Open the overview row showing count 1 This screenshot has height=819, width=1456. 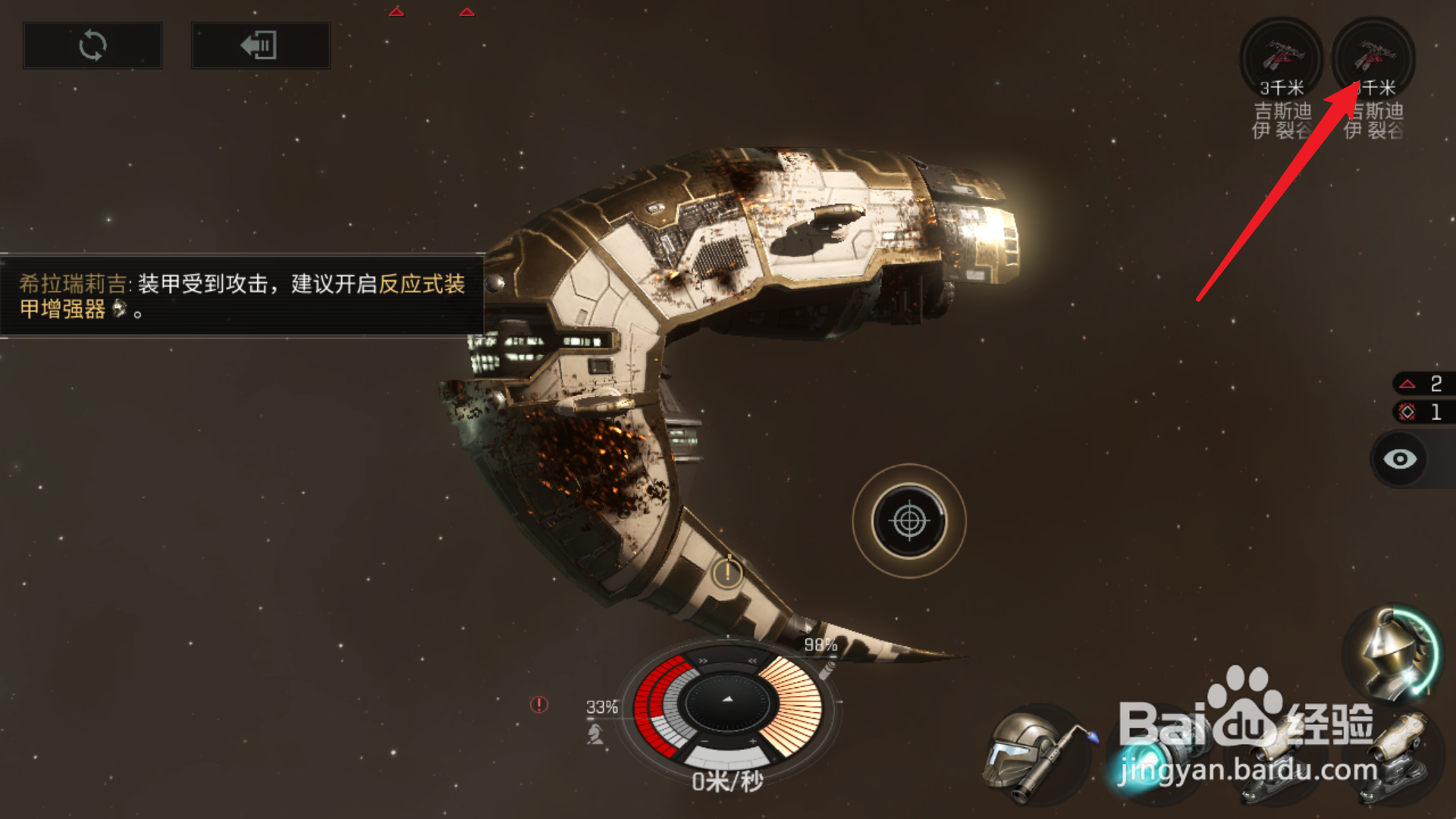pos(1422,413)
